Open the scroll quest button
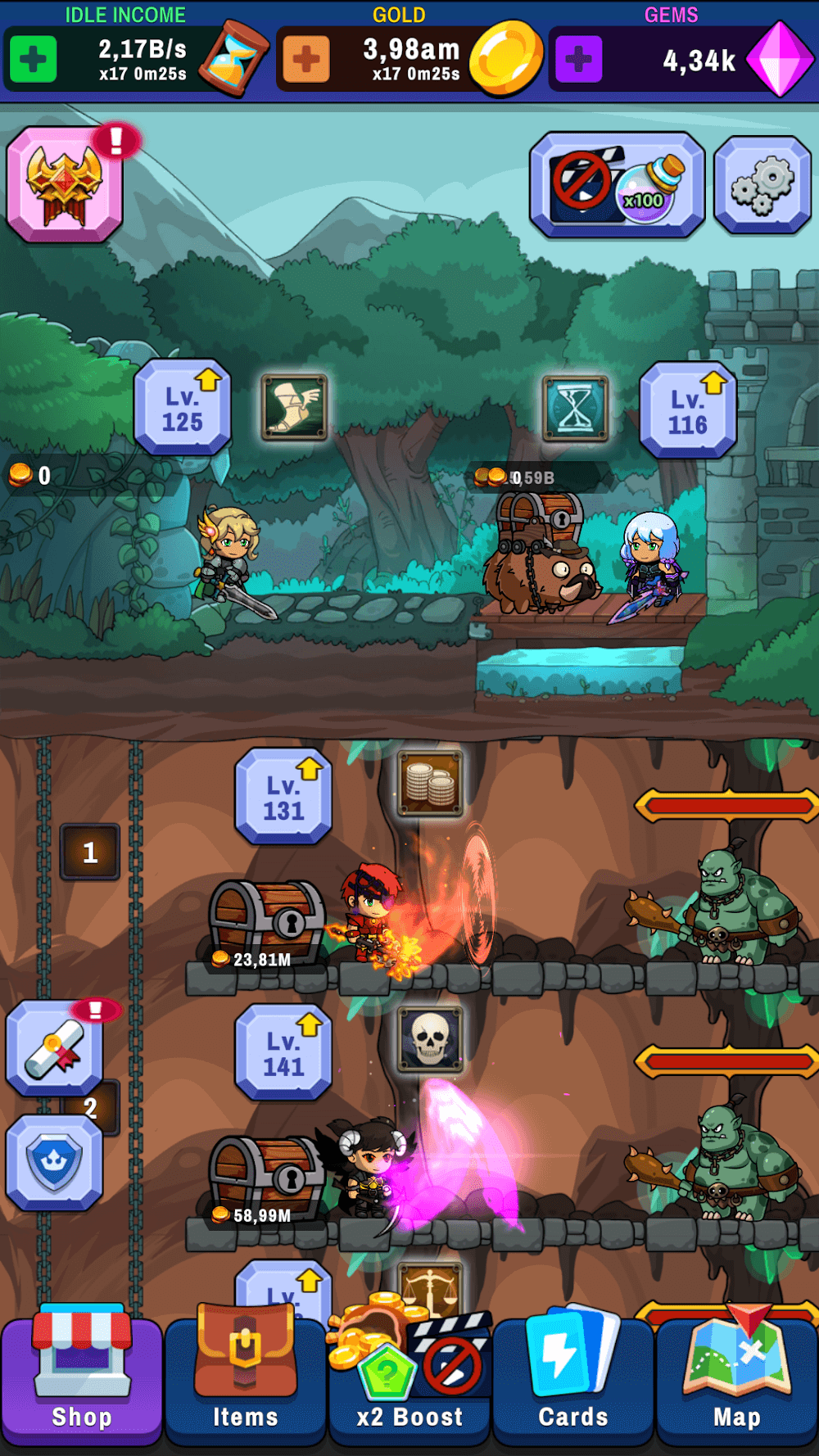Viewport: 819px width, 1456px height. click(x=55, y=1048)
